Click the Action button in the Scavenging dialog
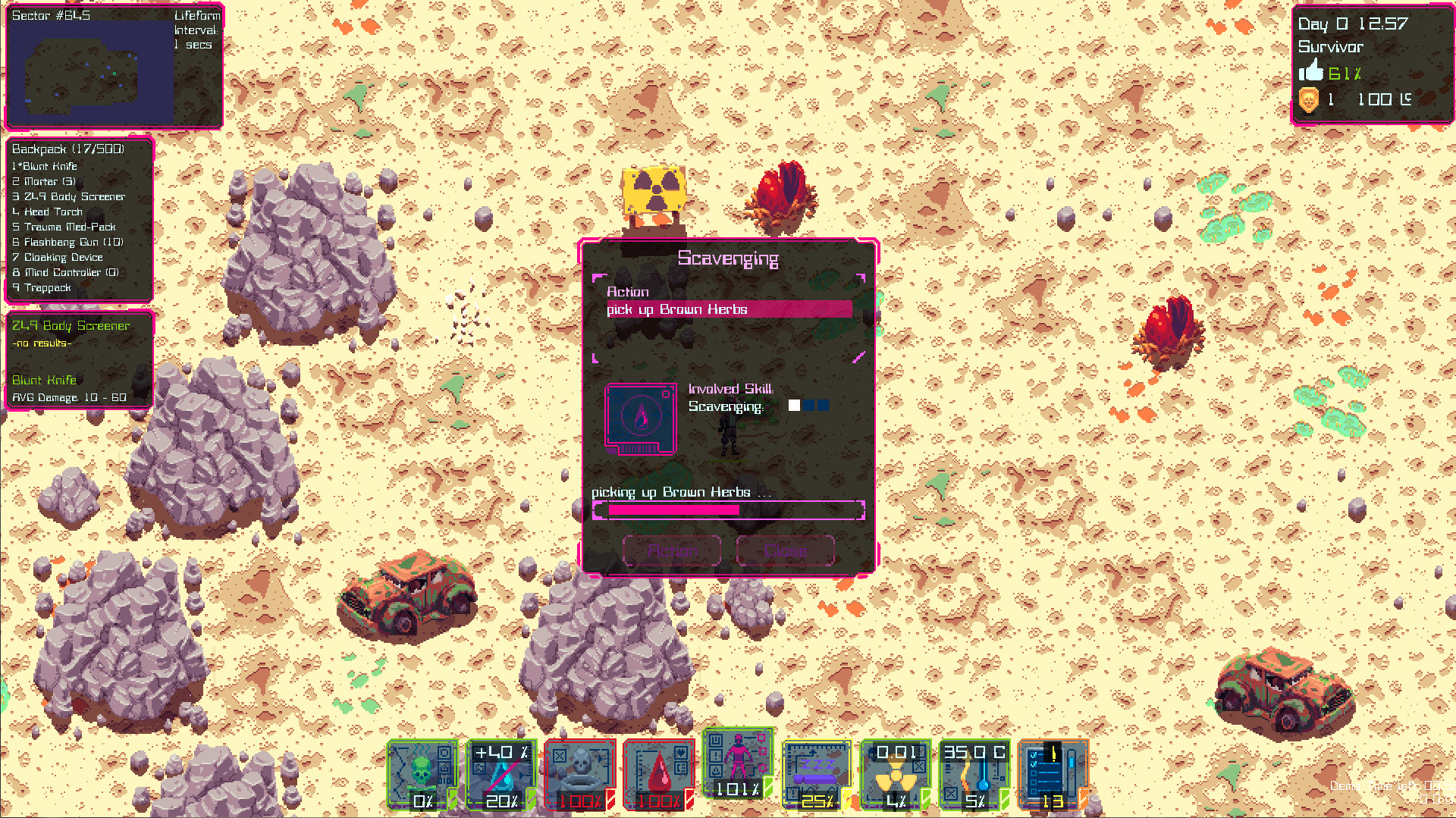1456x818 pixels. (x=672, y=550)
